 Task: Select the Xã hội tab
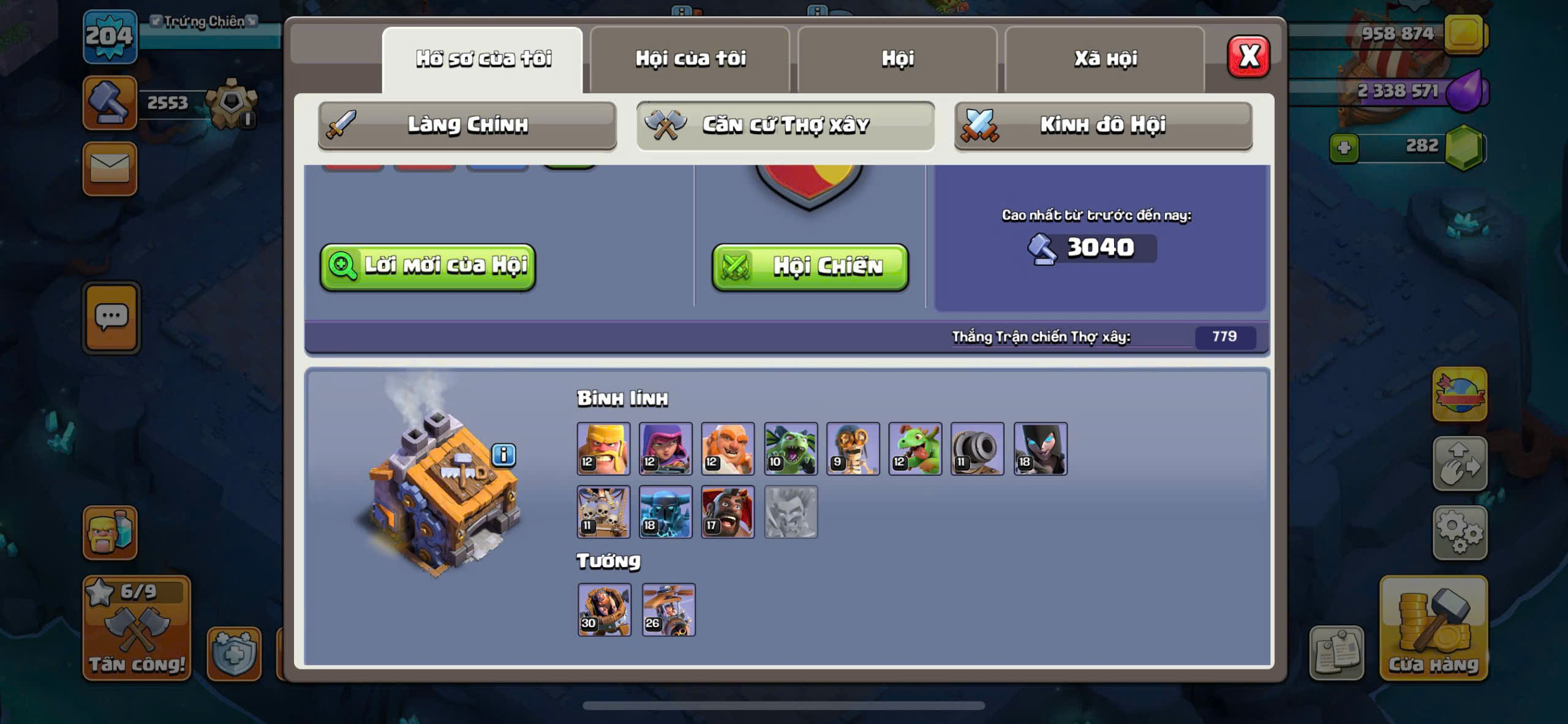point(1105,59)
